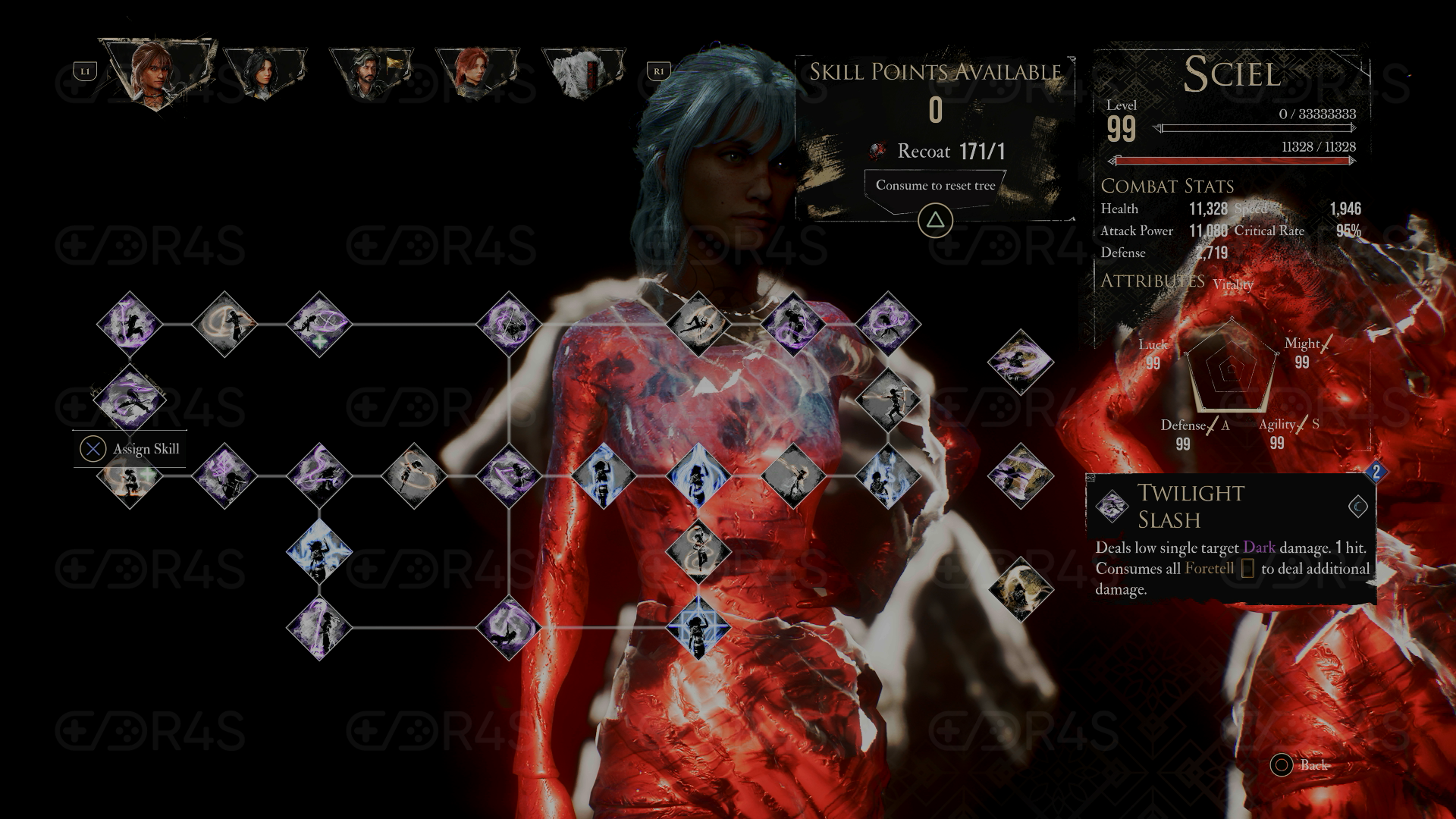Select the orange-glow skill node with green plus
This screenshot has width=1456, height=819.
(130, 477)
